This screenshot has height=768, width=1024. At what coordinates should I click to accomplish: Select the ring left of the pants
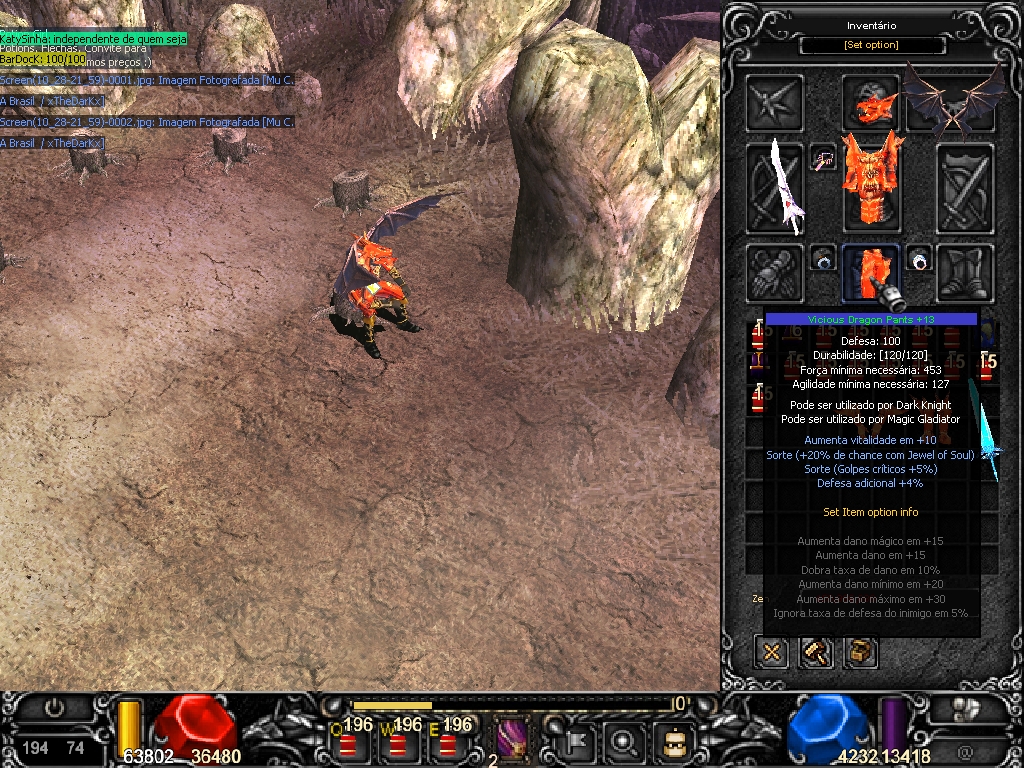(x=823, y=260)
